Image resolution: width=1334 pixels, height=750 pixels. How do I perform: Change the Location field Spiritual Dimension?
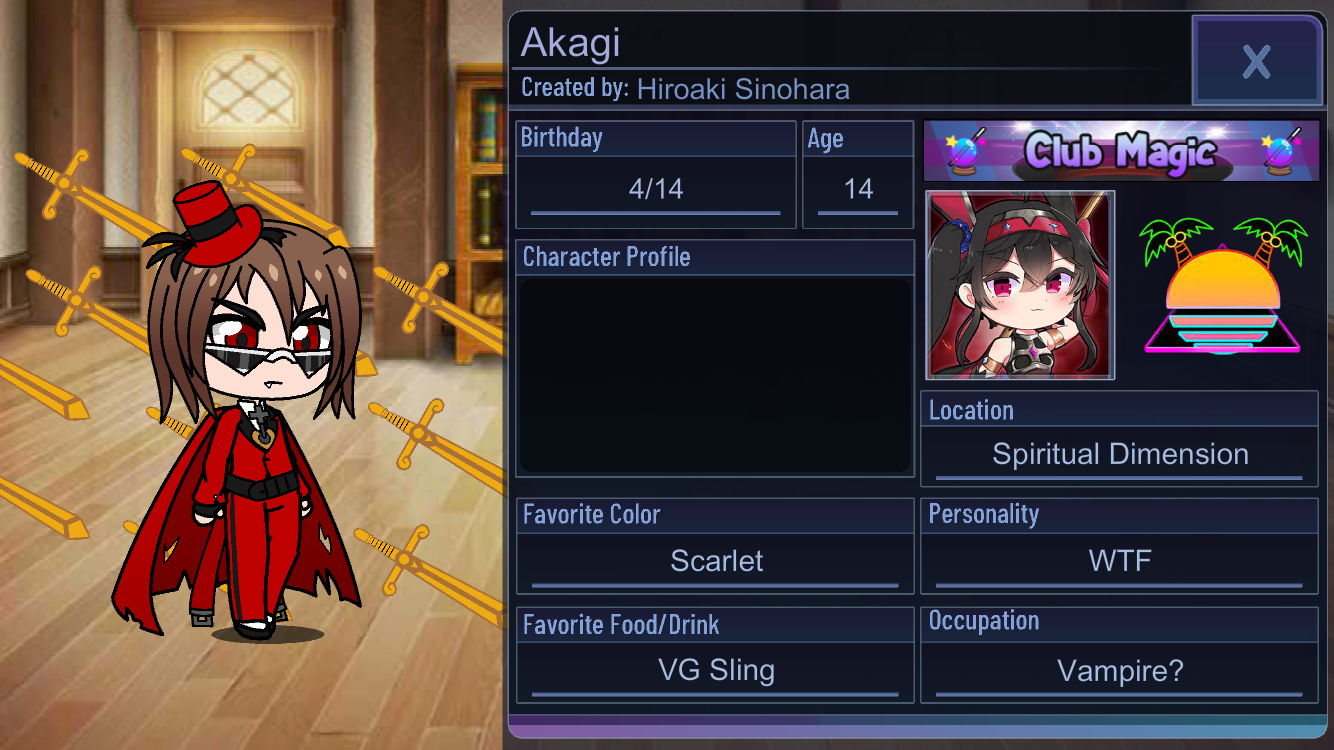click(x=1119, y=455)
